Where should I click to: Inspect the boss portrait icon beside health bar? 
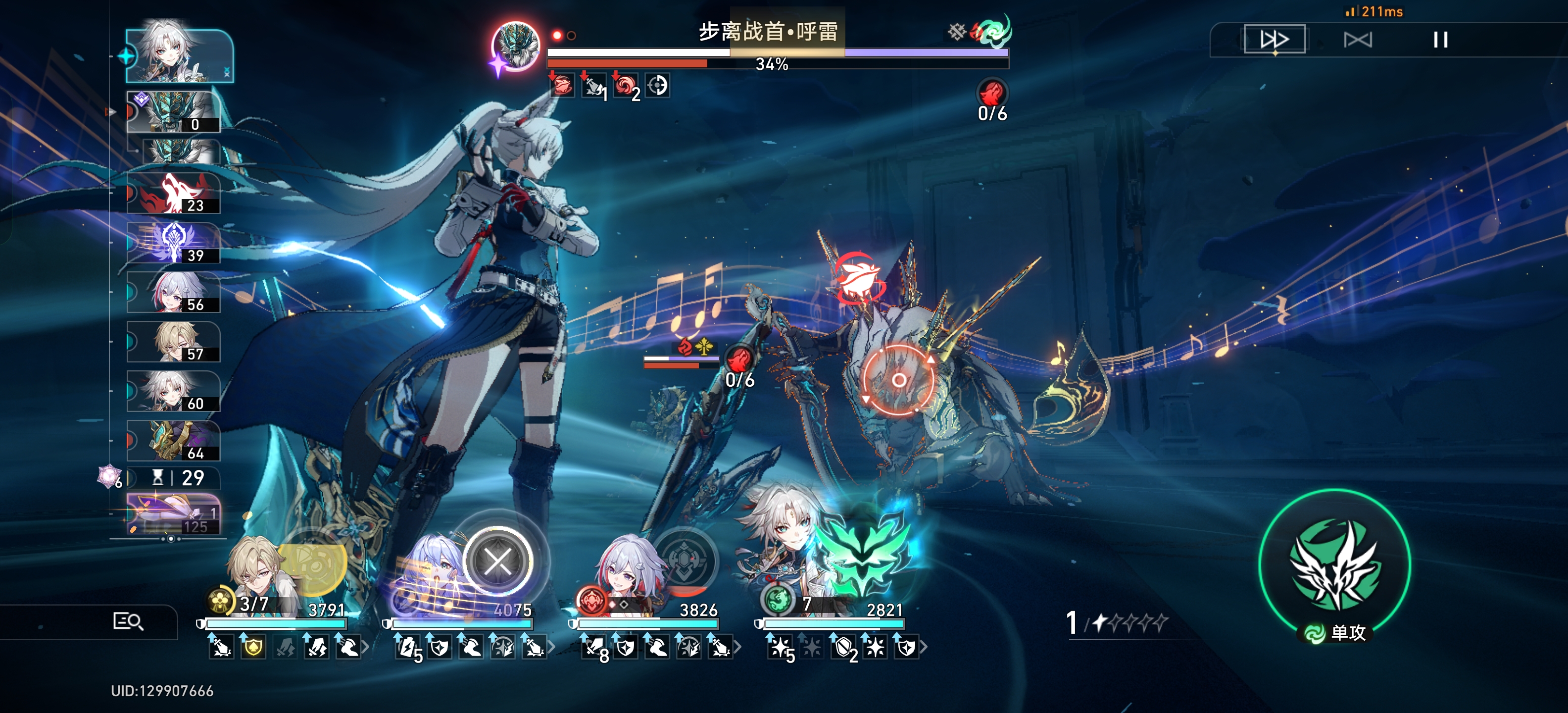(516, 46)
